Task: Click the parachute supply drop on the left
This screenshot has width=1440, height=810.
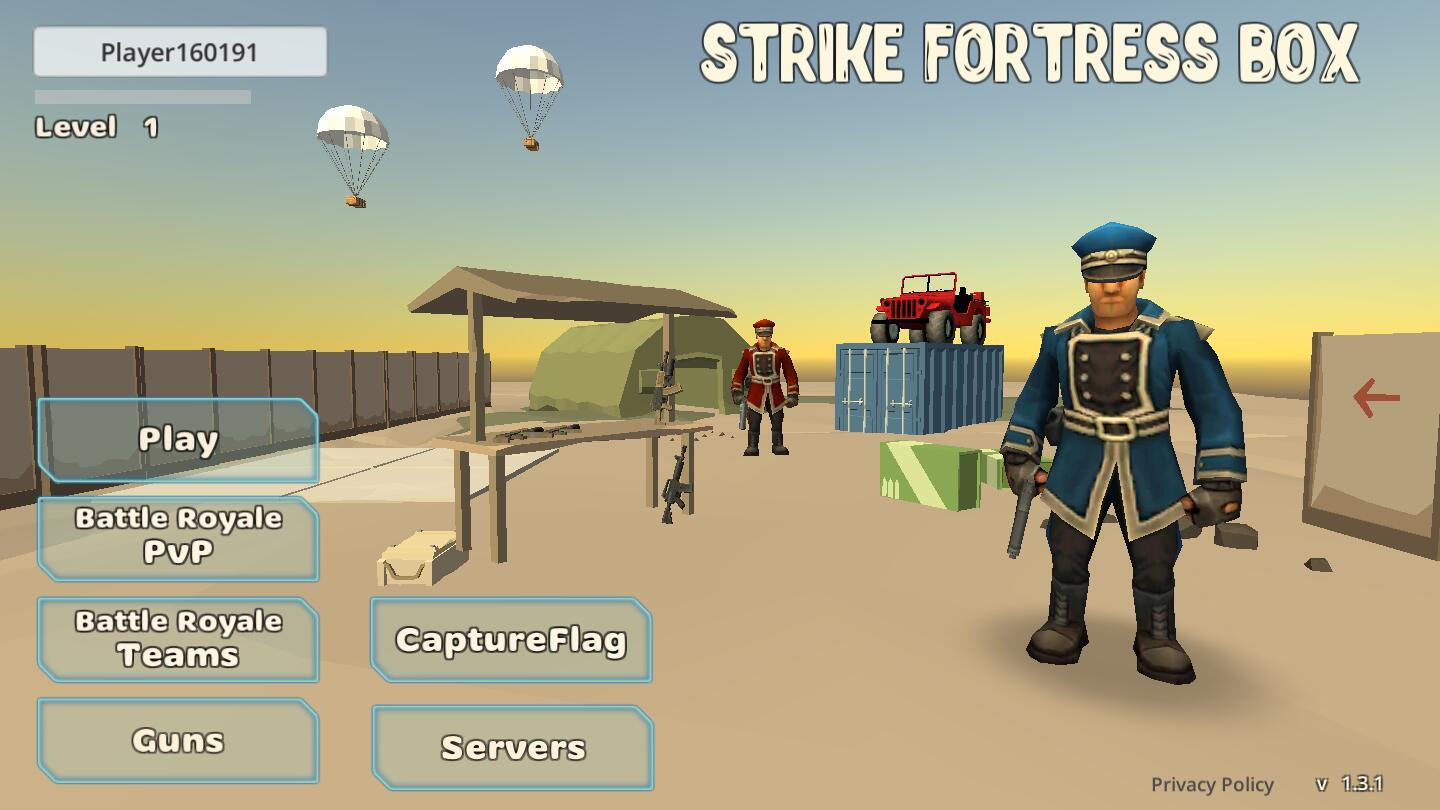Action: 352,135
